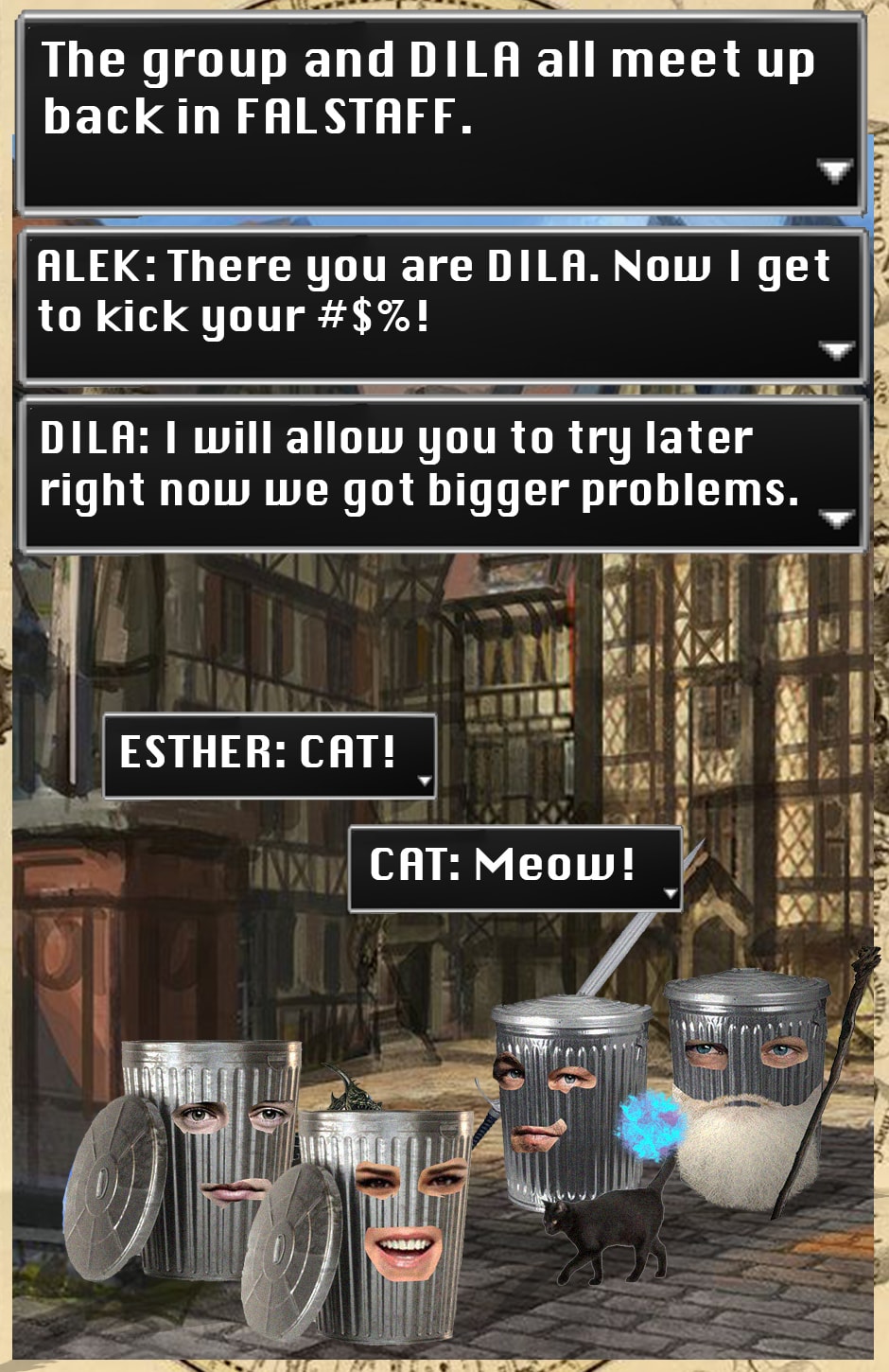This screenshot has height=1372, width=889.
Task: Click the continue arrow in the FALSTAFF narration box
Action: [834, 171]
